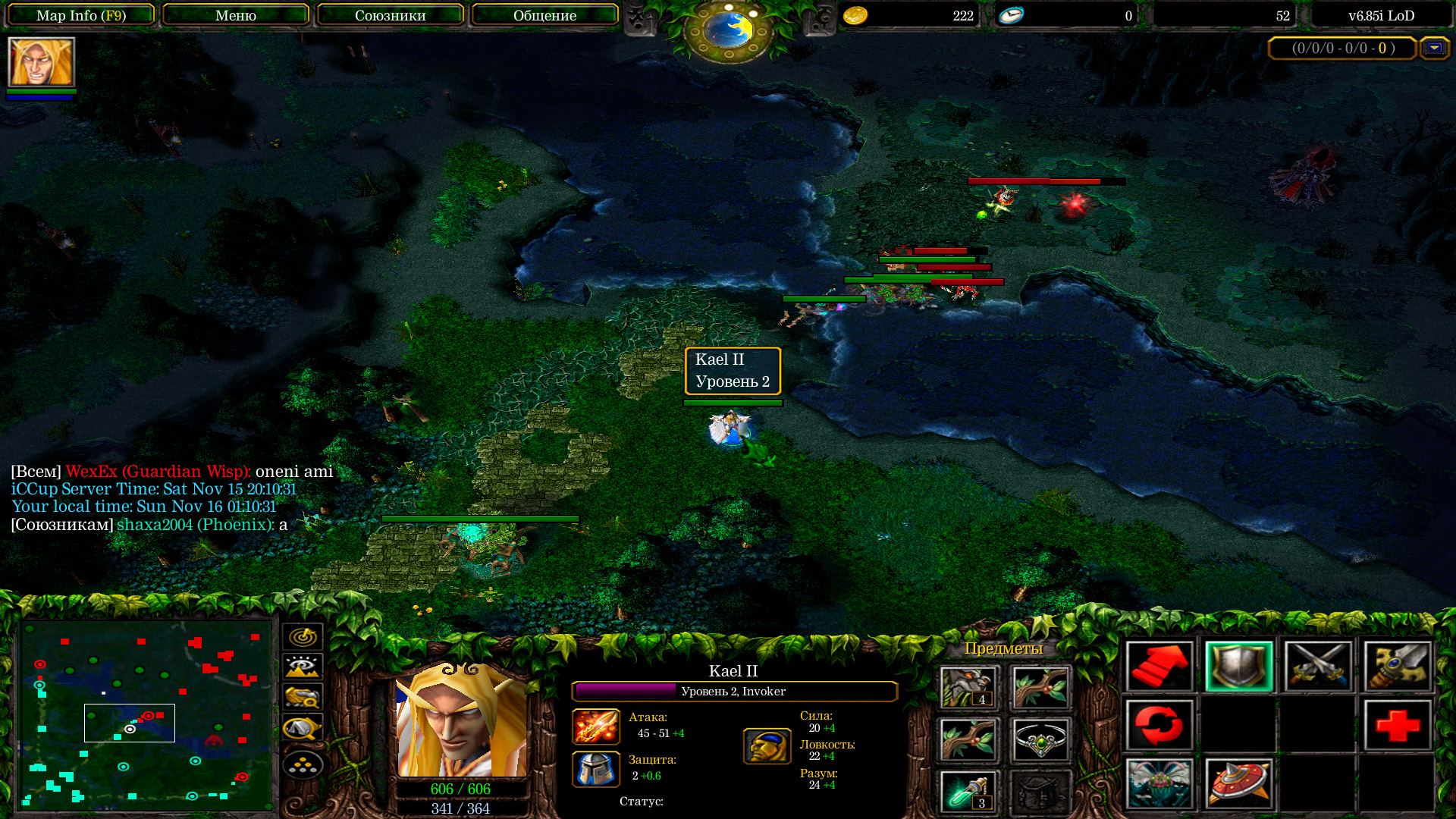Image resolution: width=1456 pixels, height=819 pixels.
Task: Open the Общение chat log
Action: [x=544, y=15]
